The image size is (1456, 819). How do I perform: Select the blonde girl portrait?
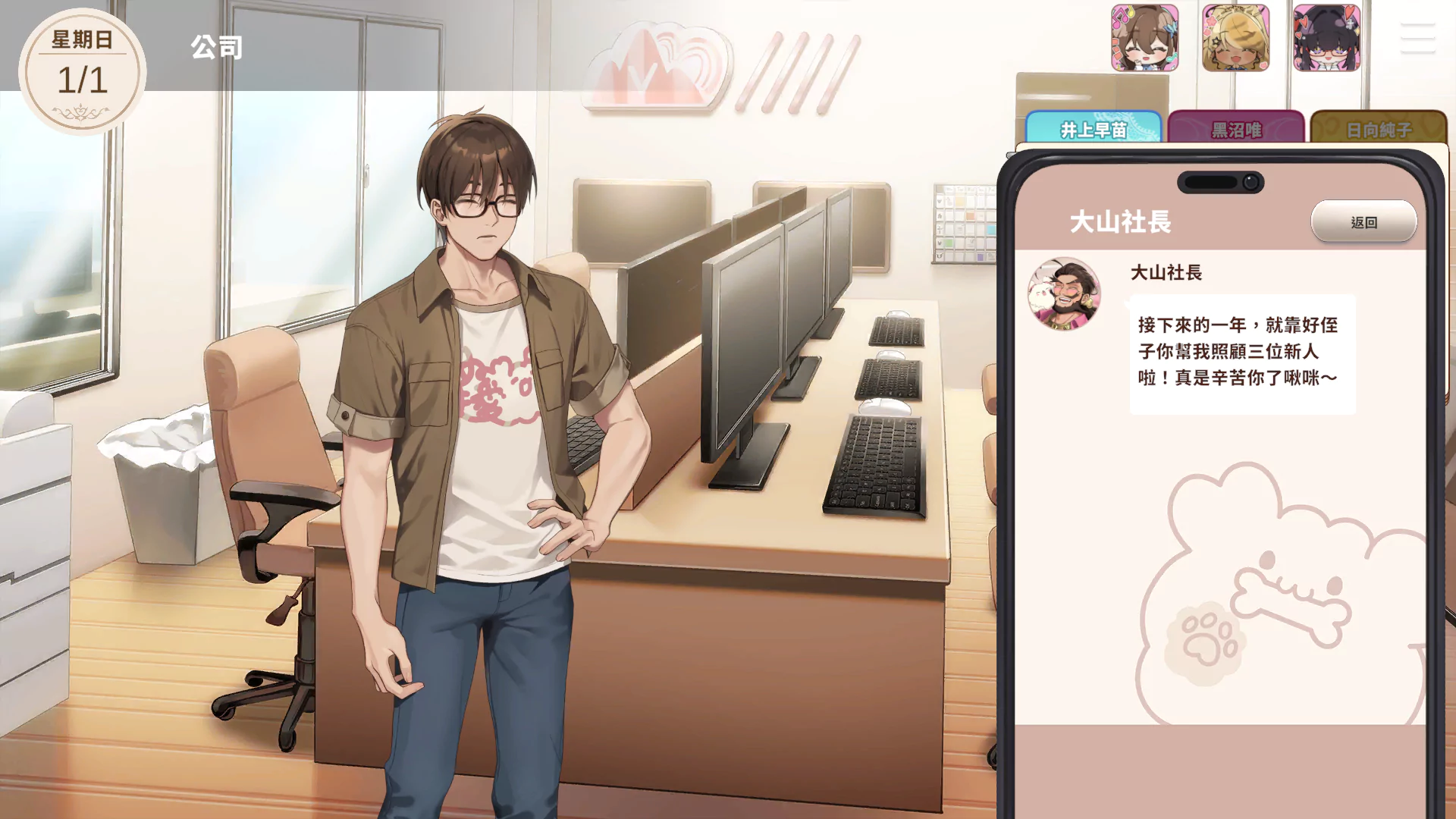click(x=1235, y=38)
